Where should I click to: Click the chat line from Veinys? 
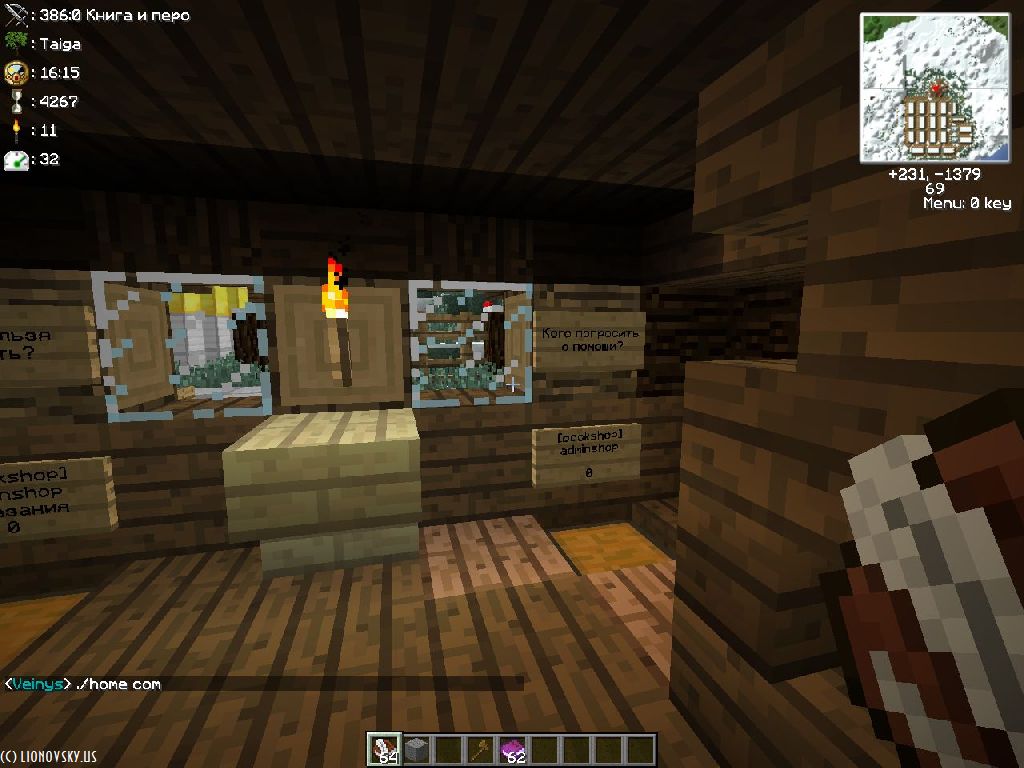tap(83, 684)
